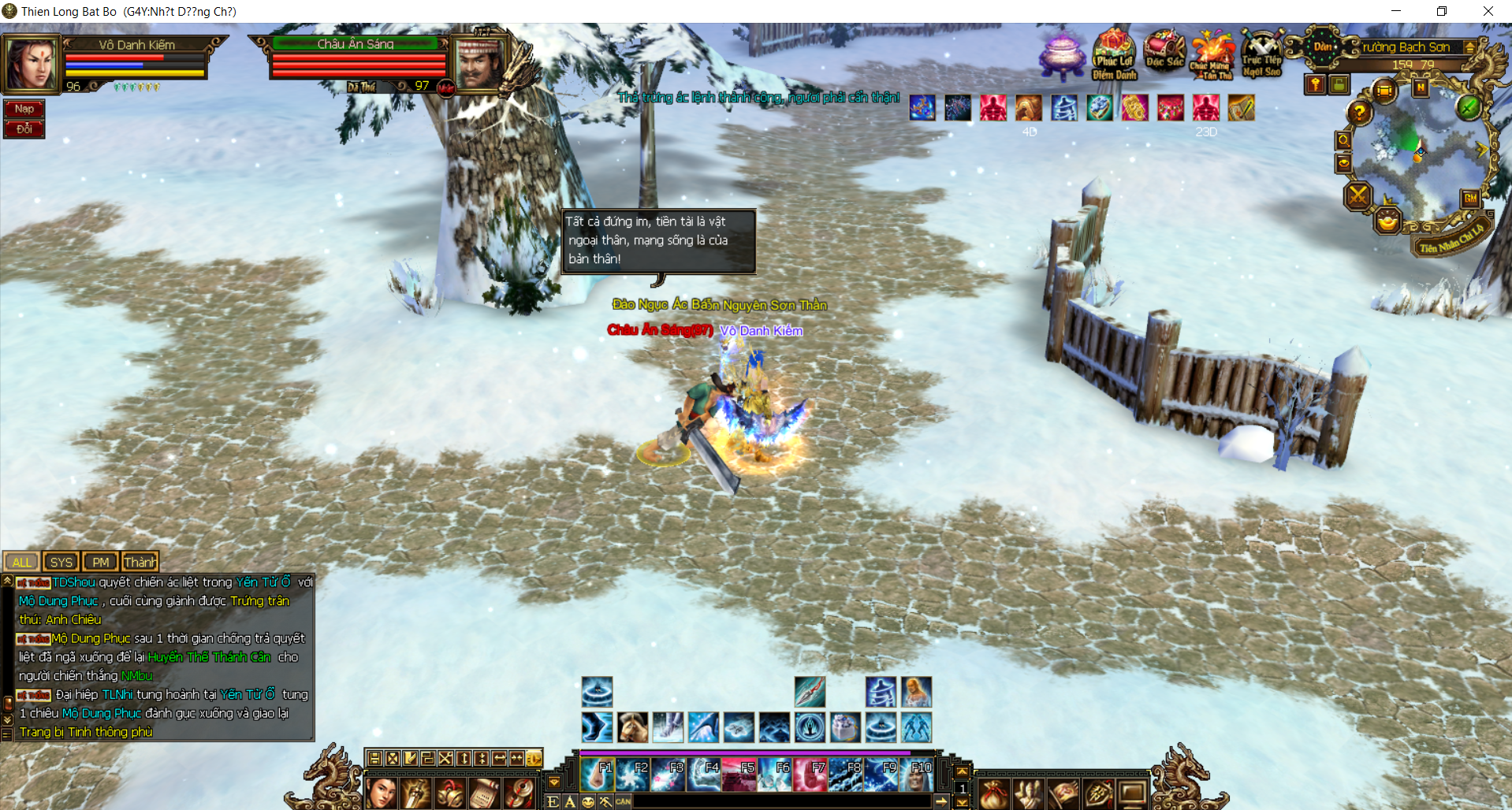This screenshot has height=810, width=1512.
Task: Open the gold ingot shop button
Action: (1387, 221)
